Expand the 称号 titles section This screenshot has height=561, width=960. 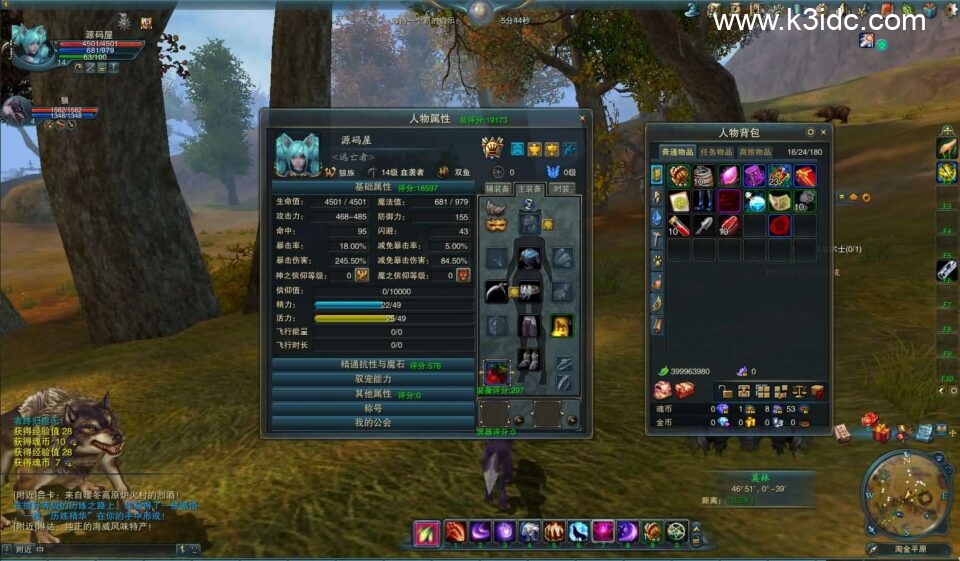(x=373, y=408)
